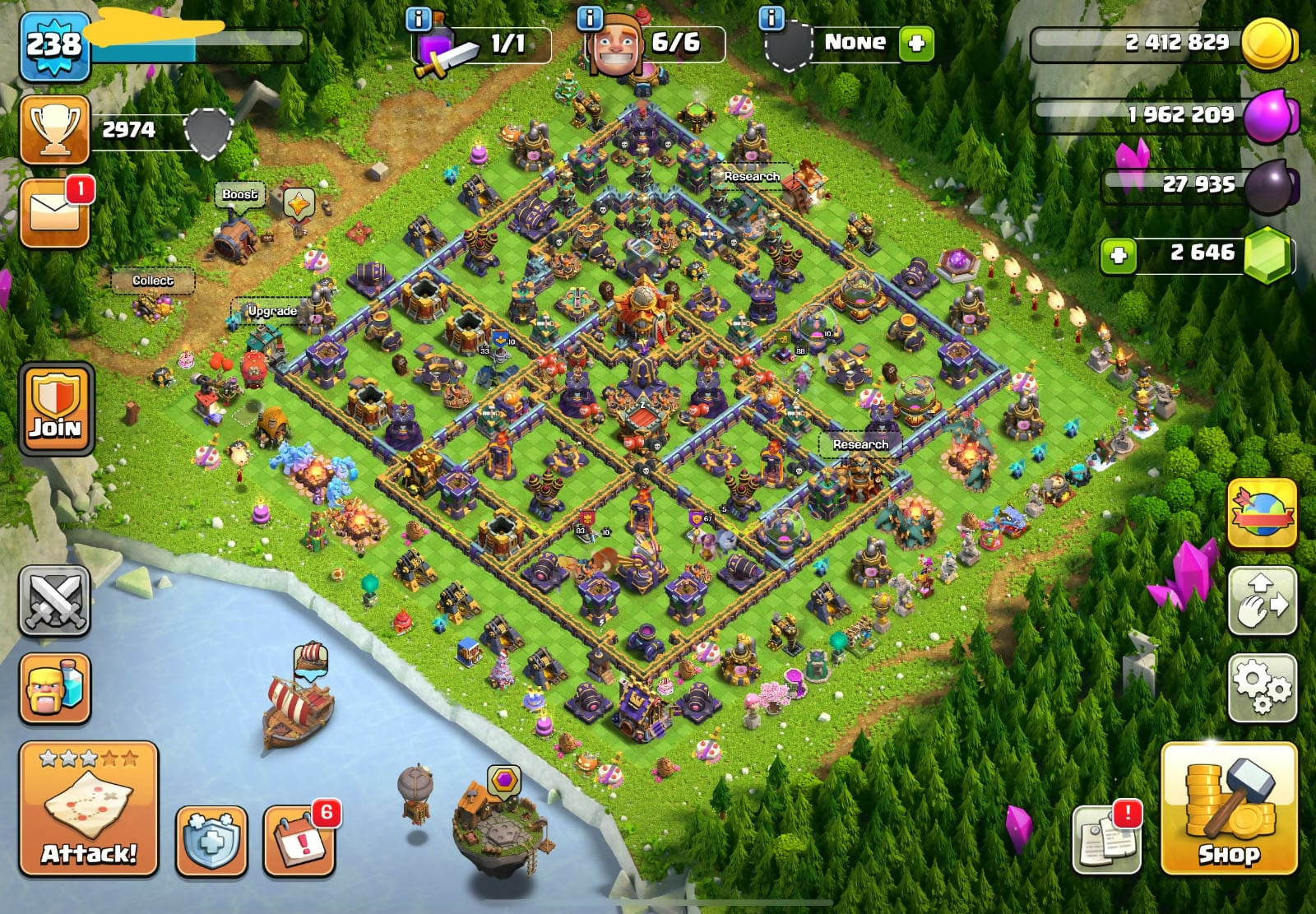Tap the Collect label bubble

(x=153, y=281)
